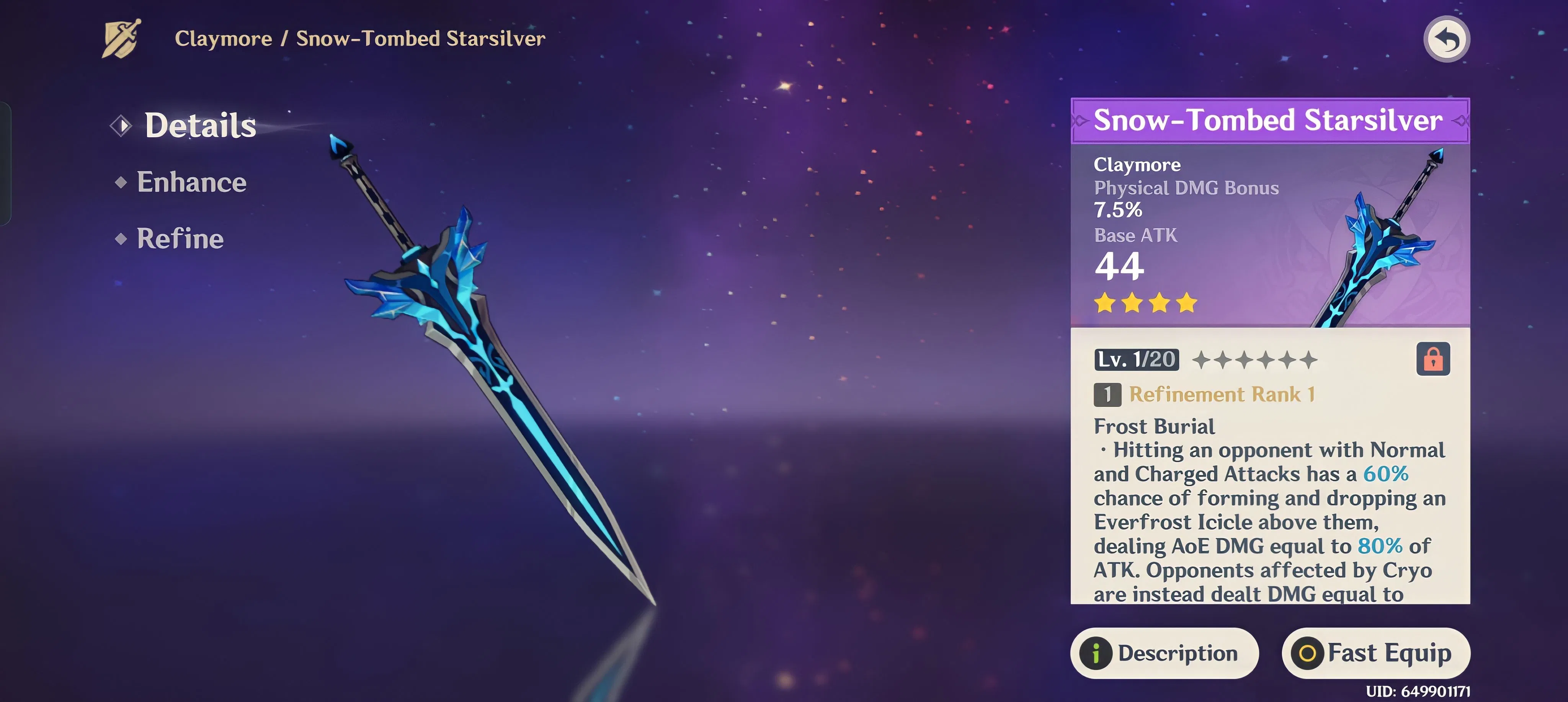Click the diamond marker beside Enhance
The width and height of the screenshot is (1568, 702).
click(121, 181)
